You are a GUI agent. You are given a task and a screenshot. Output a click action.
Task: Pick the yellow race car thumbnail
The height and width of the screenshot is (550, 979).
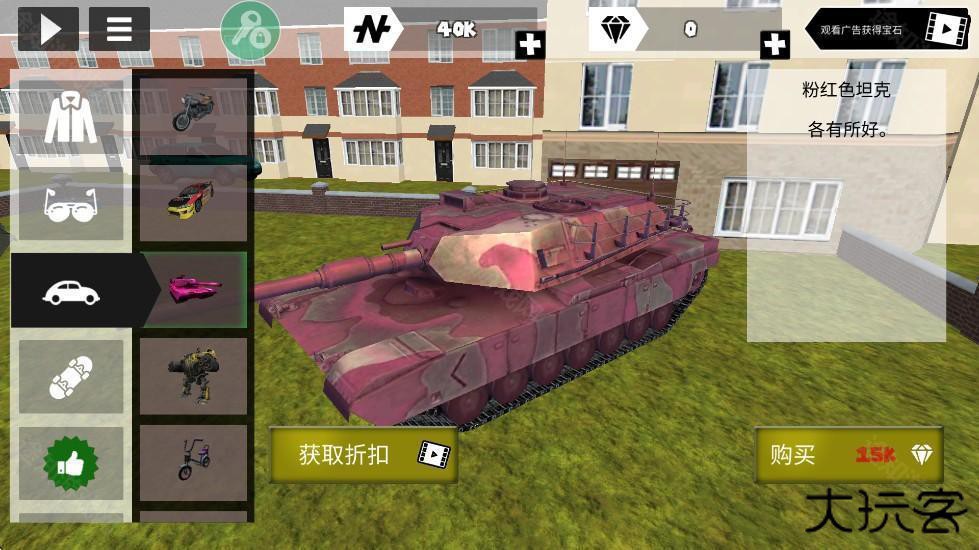click(193, 200)
